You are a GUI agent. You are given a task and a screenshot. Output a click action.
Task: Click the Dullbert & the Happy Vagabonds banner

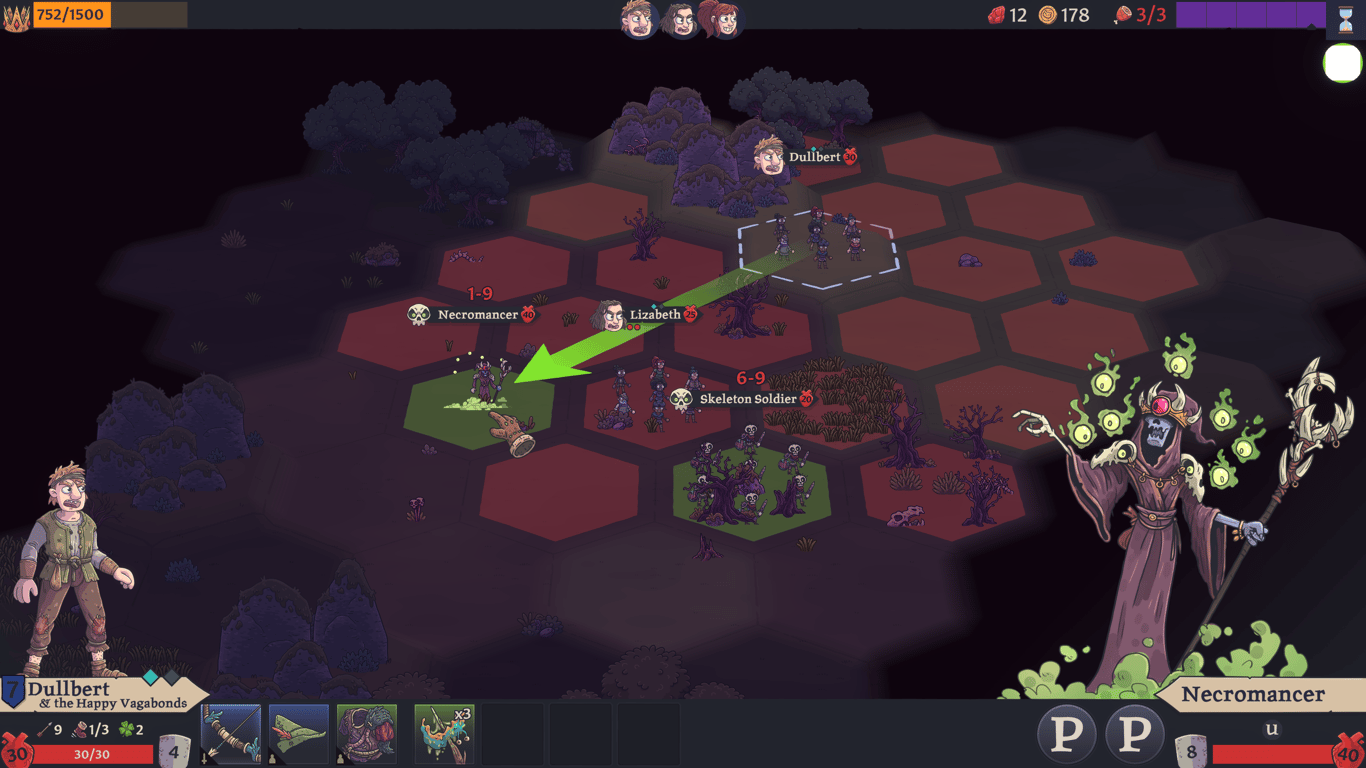pyautogui.click(x=105, y=695)
